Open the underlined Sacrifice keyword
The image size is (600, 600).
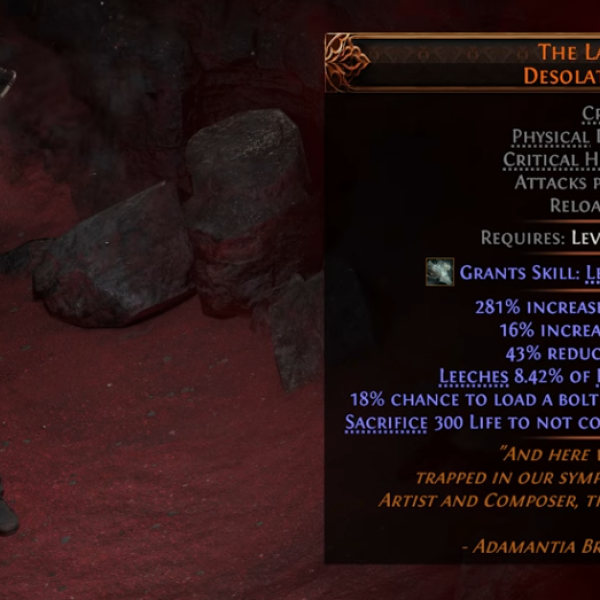[384, 422]
